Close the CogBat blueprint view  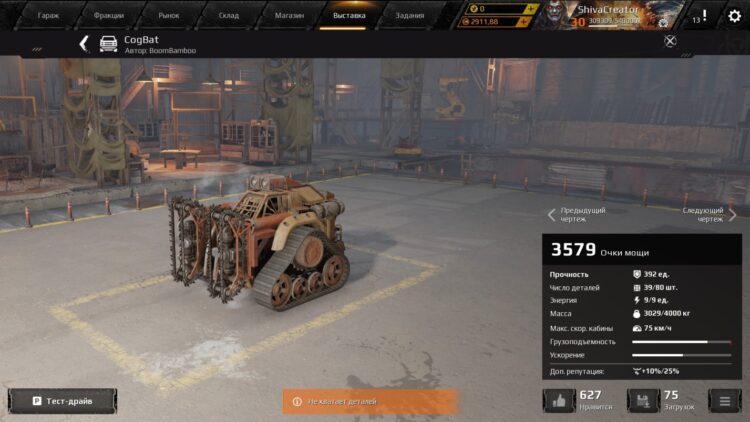(x=670, y=41)
